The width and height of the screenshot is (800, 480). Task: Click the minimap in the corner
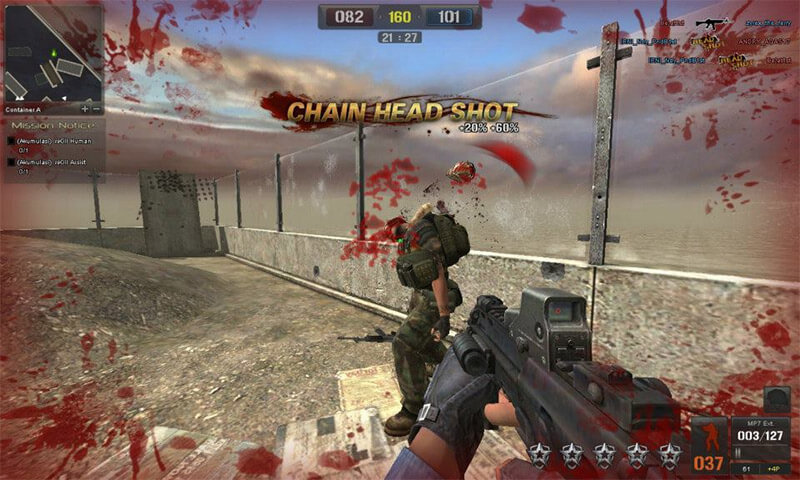51,50
